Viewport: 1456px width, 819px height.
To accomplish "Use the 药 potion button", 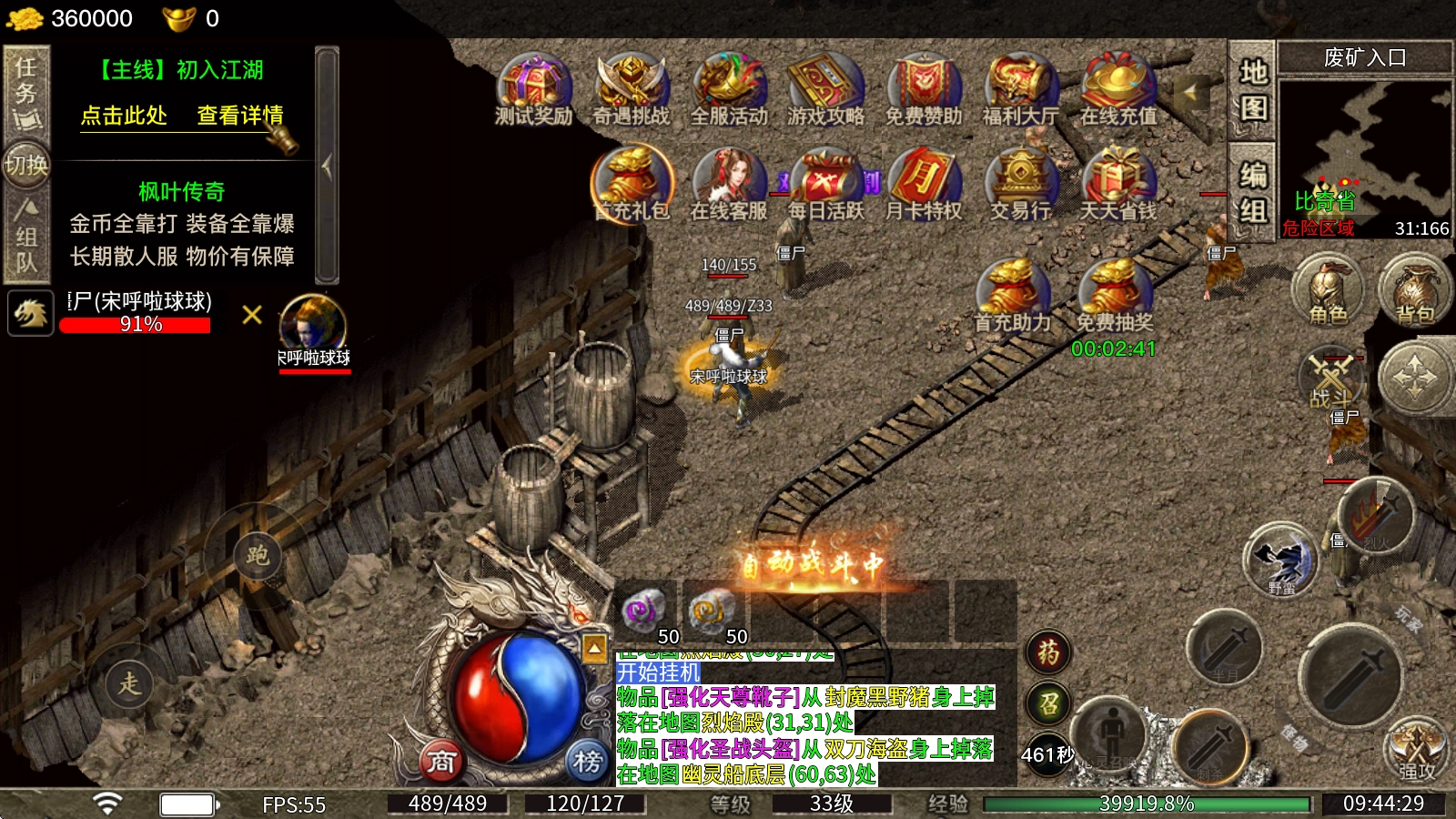I will click(1048, 652).
